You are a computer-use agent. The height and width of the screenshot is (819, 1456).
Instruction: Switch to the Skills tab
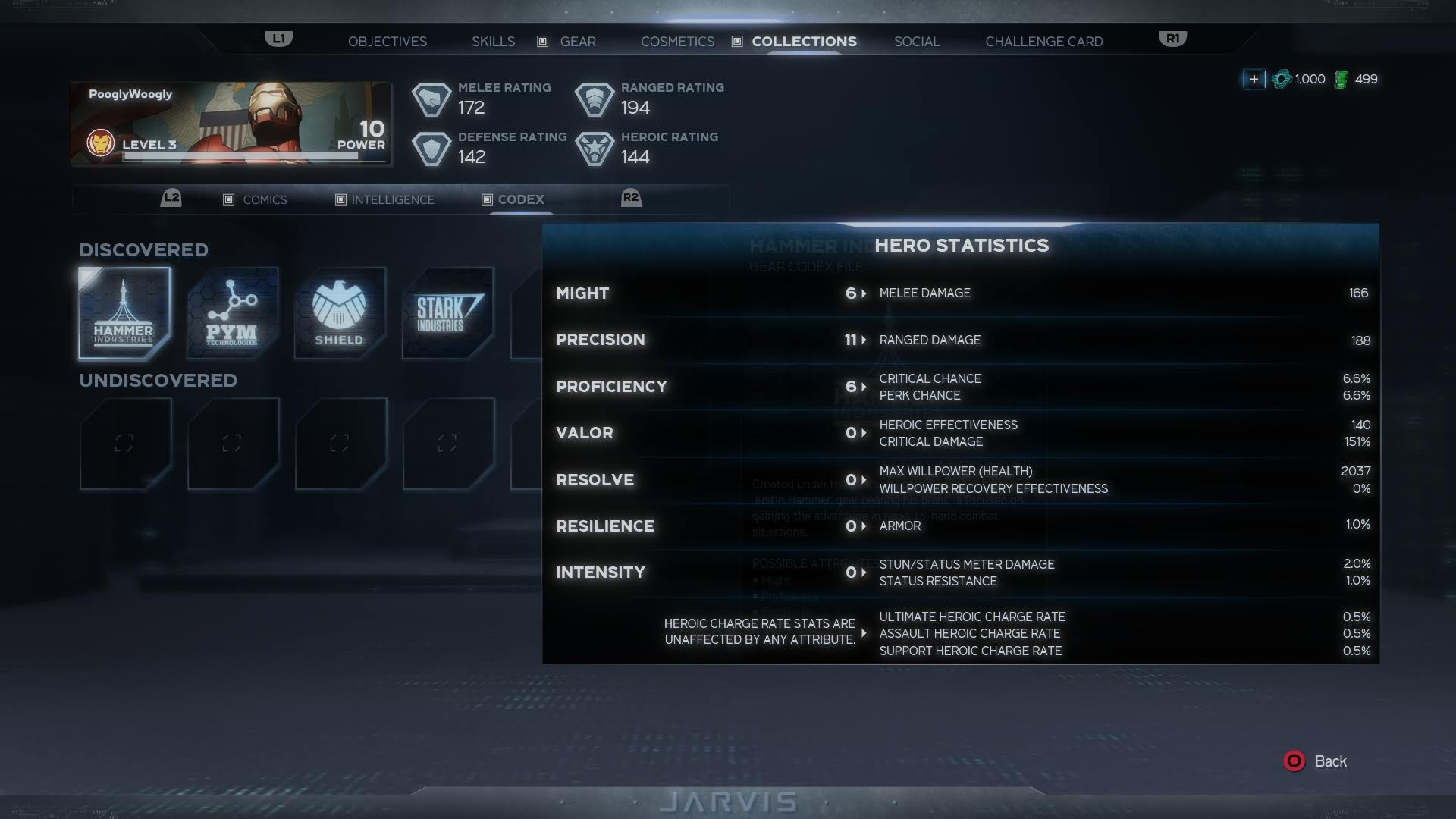click(493, 42)
